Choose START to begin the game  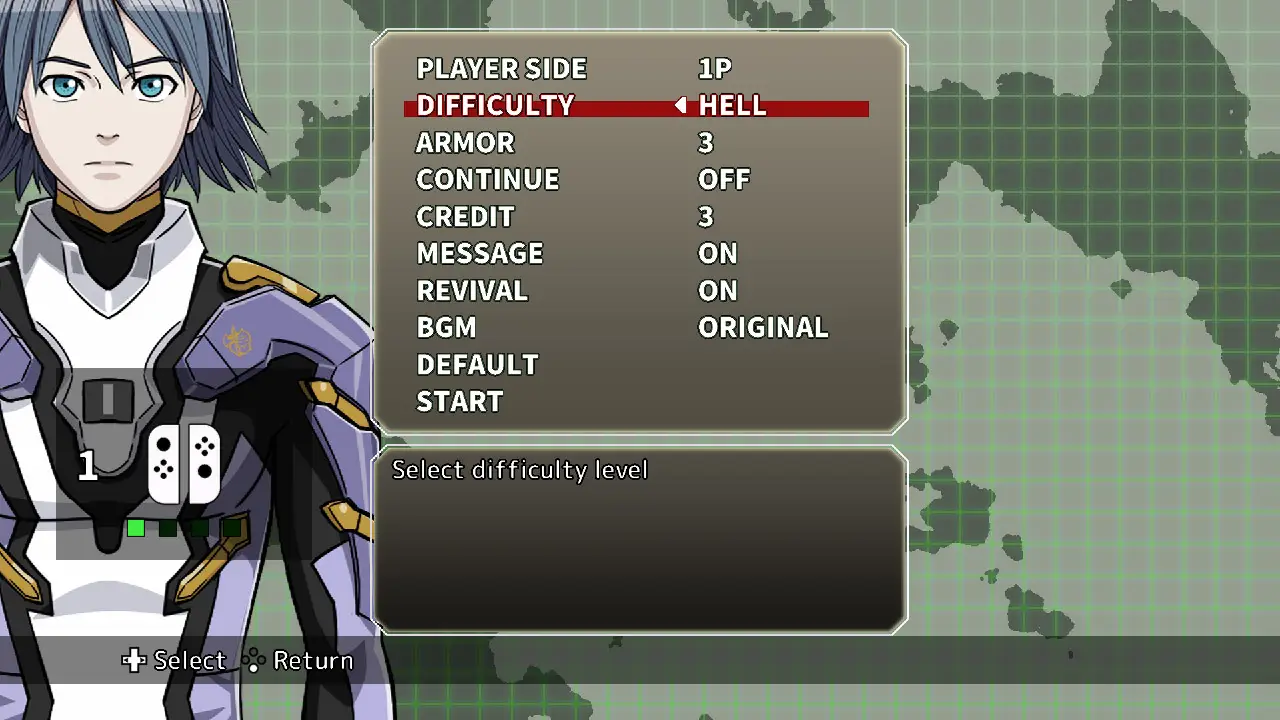[x=459, y=401]
